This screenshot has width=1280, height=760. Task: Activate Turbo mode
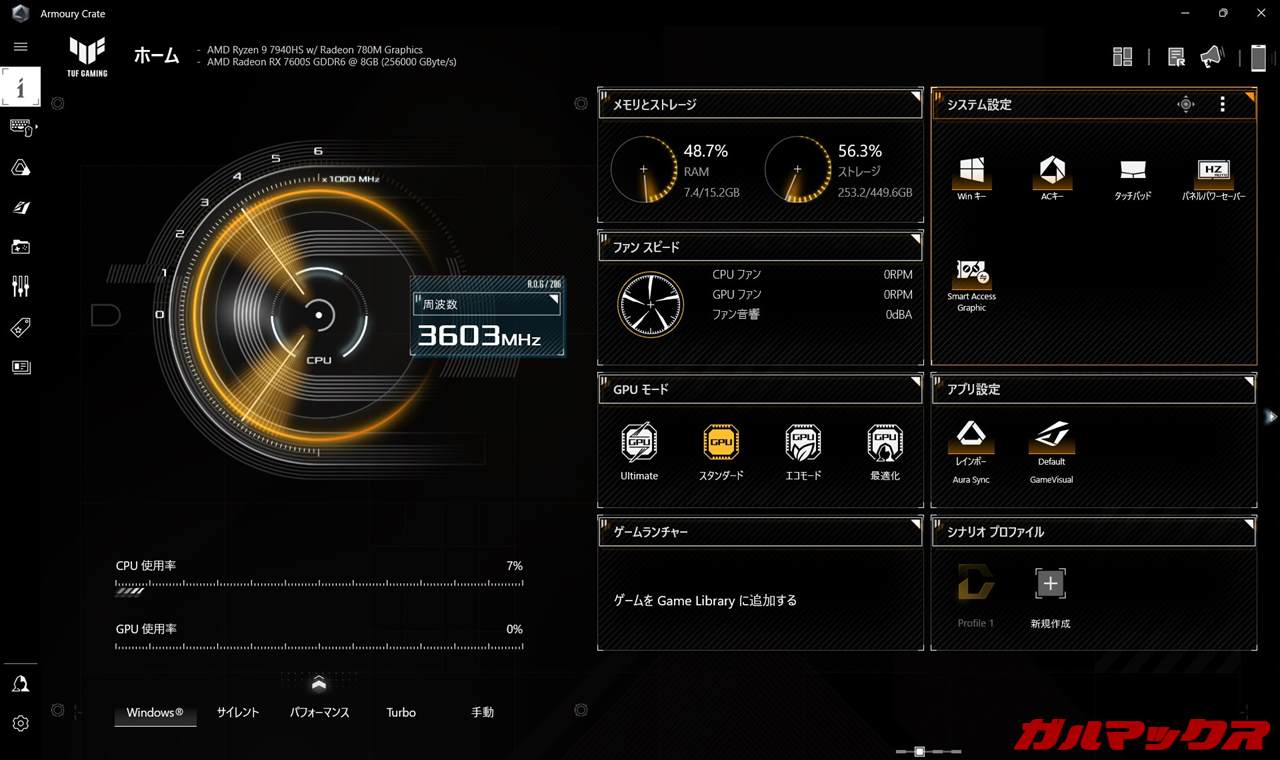coord(401,713)
